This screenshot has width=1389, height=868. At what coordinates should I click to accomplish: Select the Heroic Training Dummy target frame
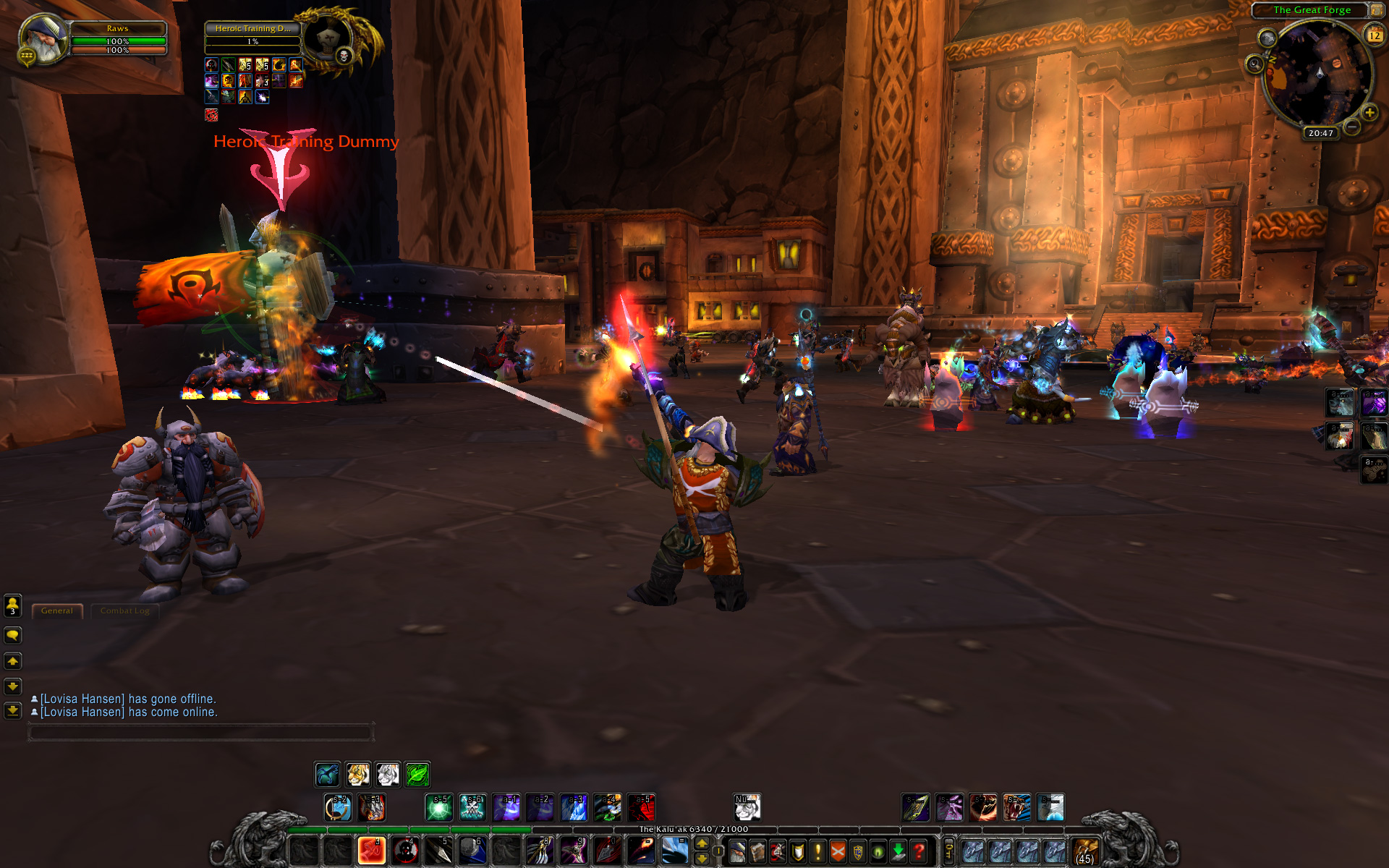[253, 29]
